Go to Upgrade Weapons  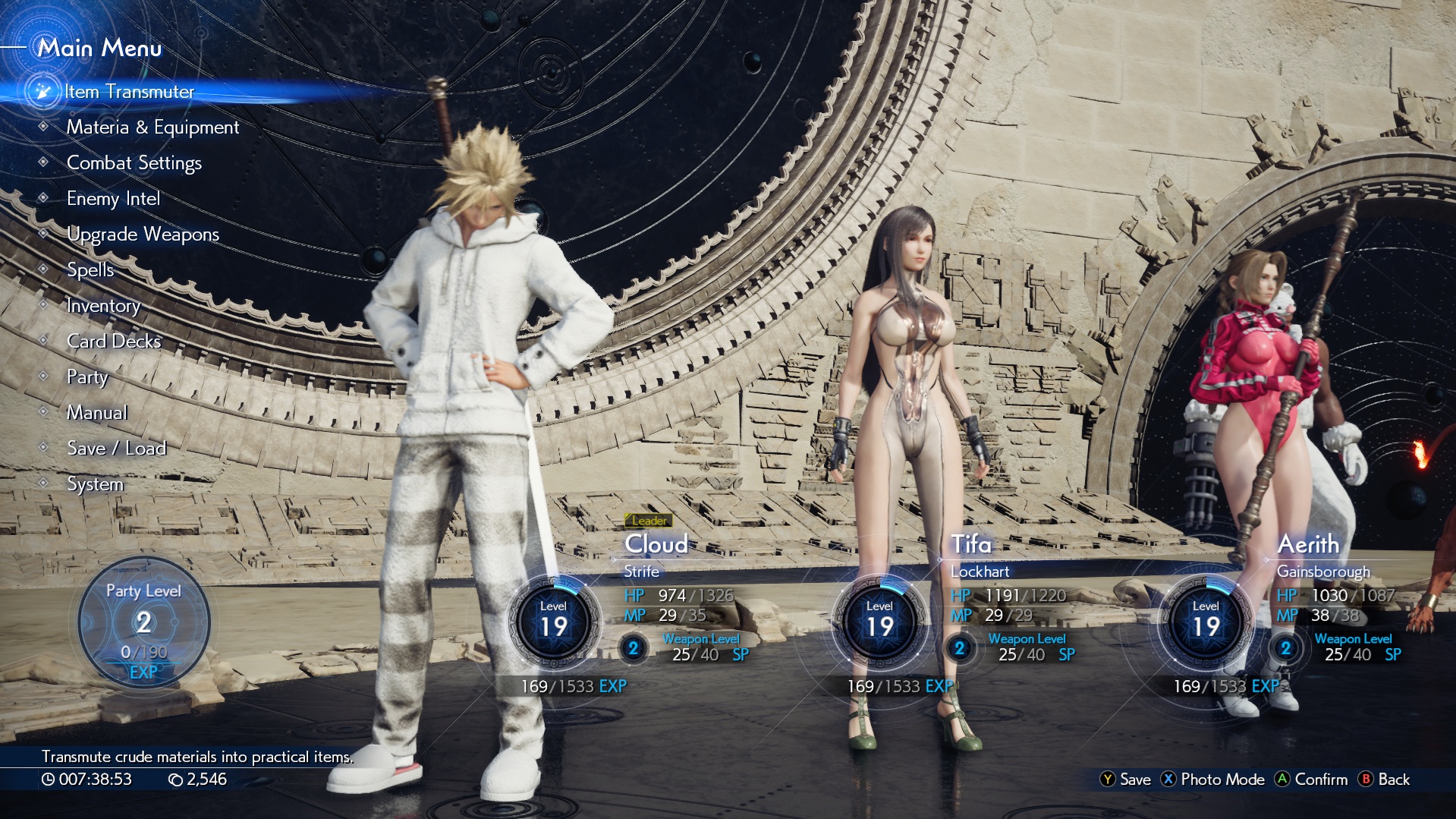143,235
